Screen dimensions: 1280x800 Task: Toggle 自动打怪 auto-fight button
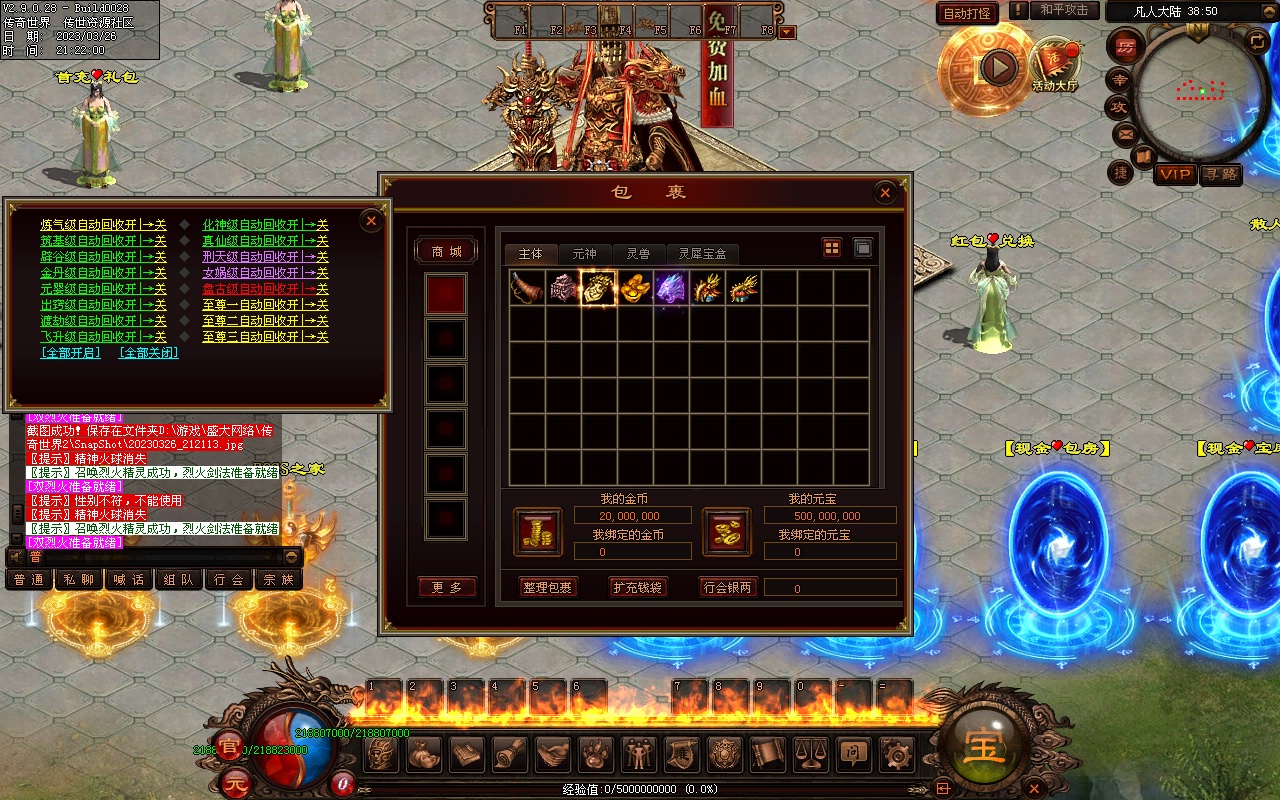(967, 13)
